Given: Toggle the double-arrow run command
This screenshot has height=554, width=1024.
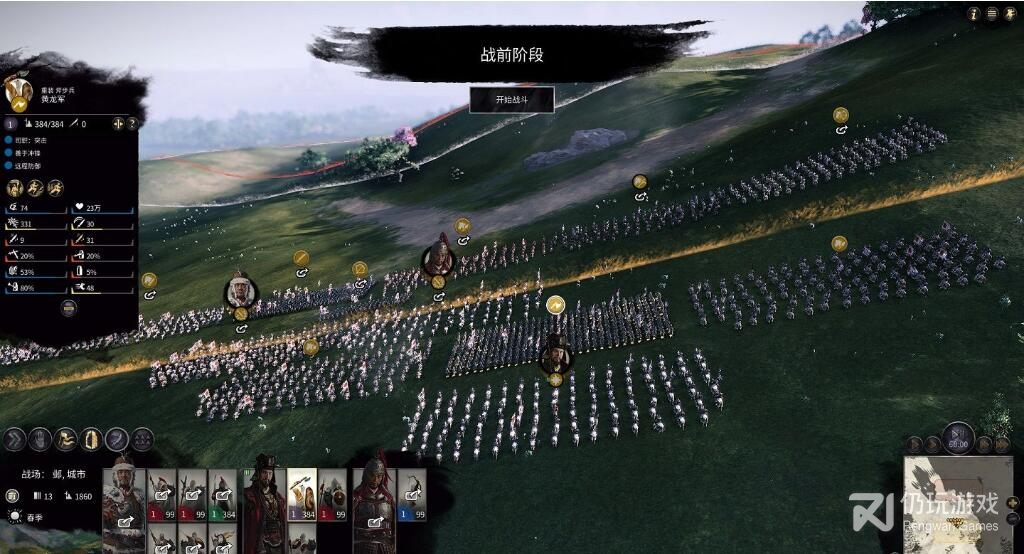Looking at the screenshot, I should tap(15, 439).
